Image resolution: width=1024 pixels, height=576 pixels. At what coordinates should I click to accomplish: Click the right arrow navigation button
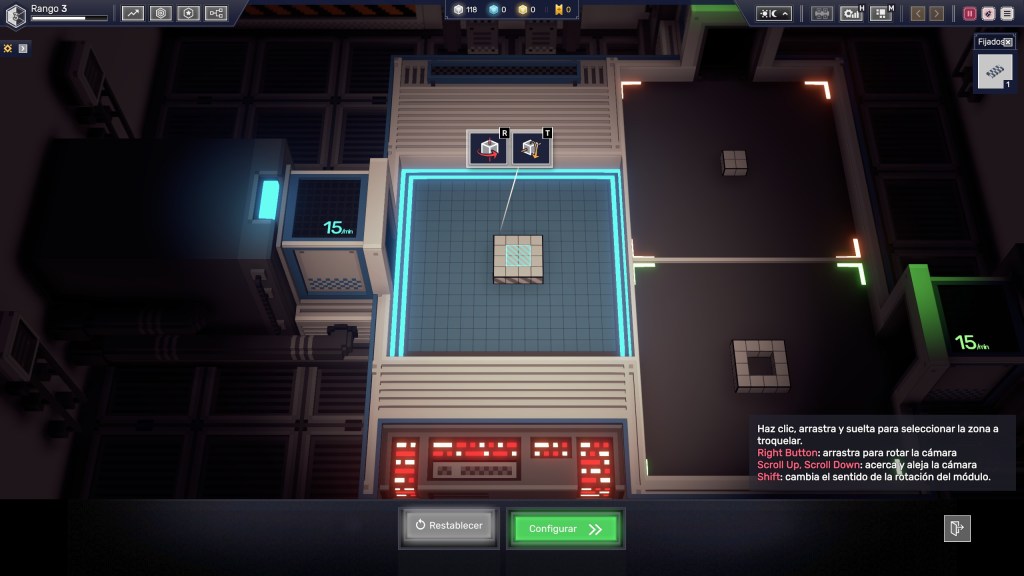click(937, 13)
